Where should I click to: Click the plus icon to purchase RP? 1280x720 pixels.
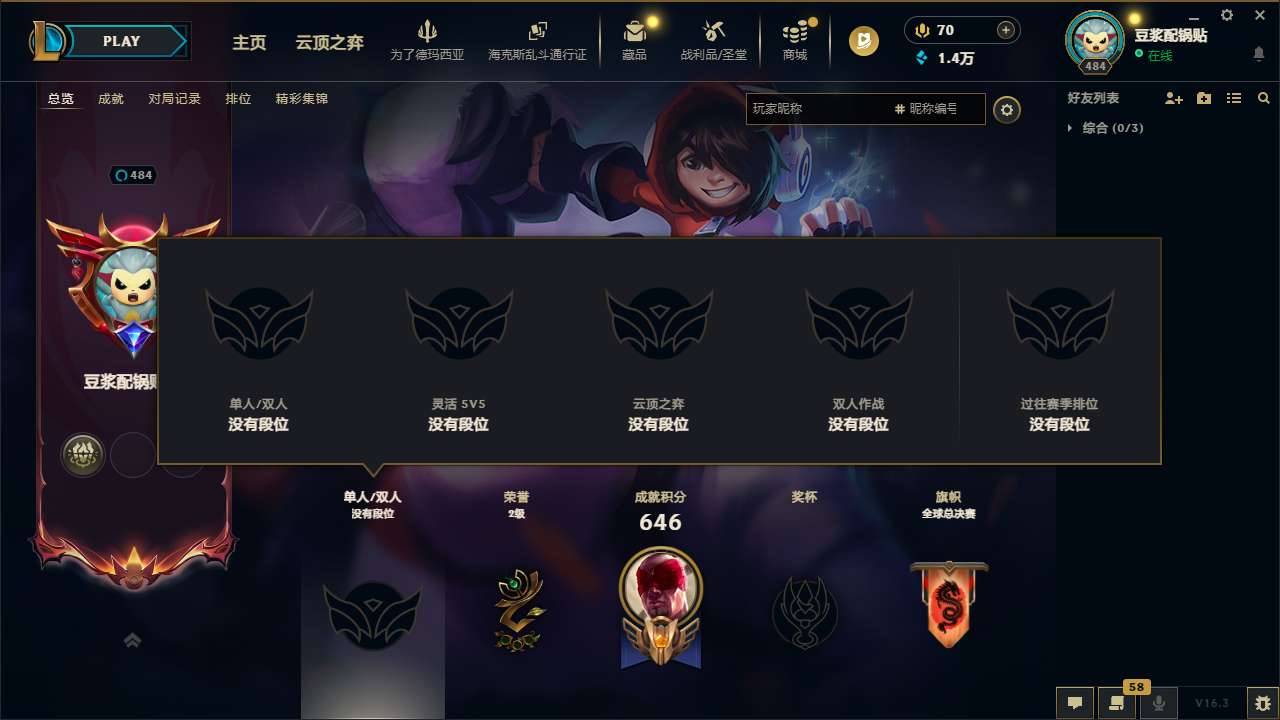coord(1004,30)
